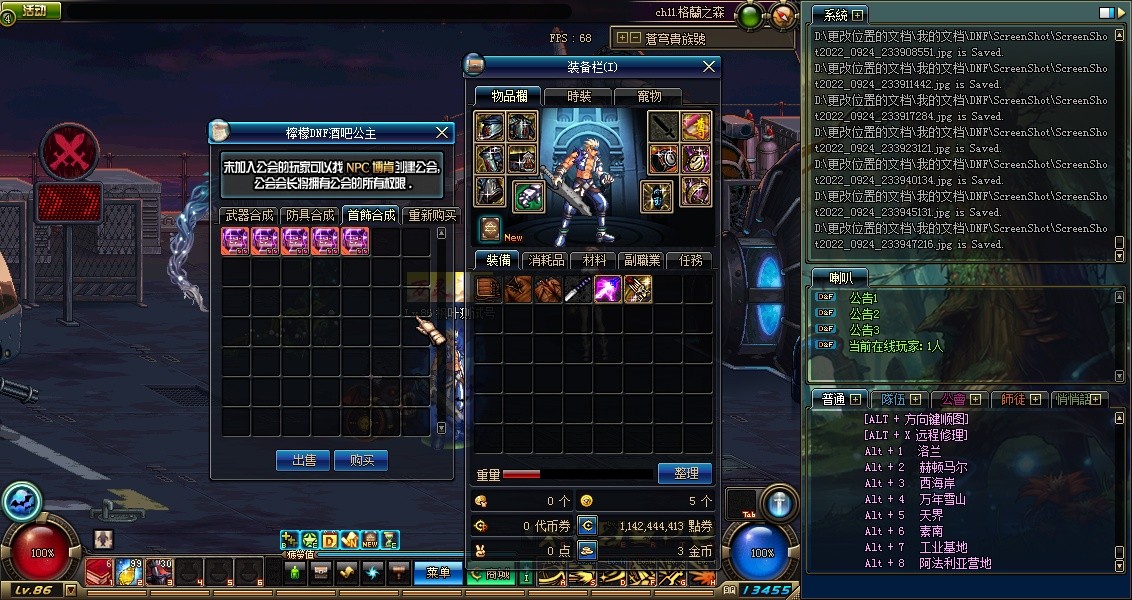Image resolution: width=1132 pixels, height=600 pixels.
Task: Select the 重新购买 buyback tab
Action: point(432,215)
